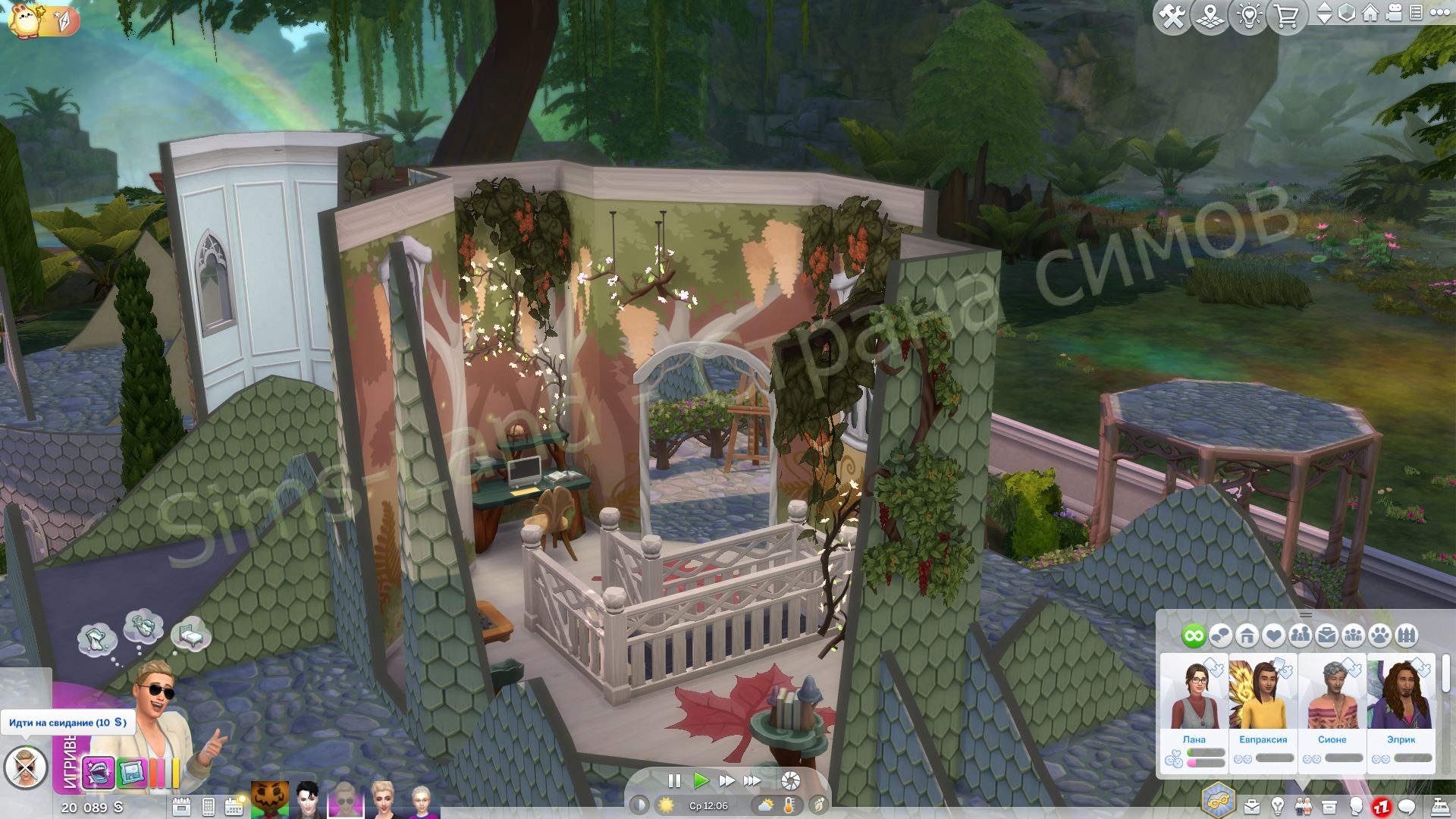1456x819 pixels.
Task: Filter relationships by pets paw icon
Action: point(1380,635)
